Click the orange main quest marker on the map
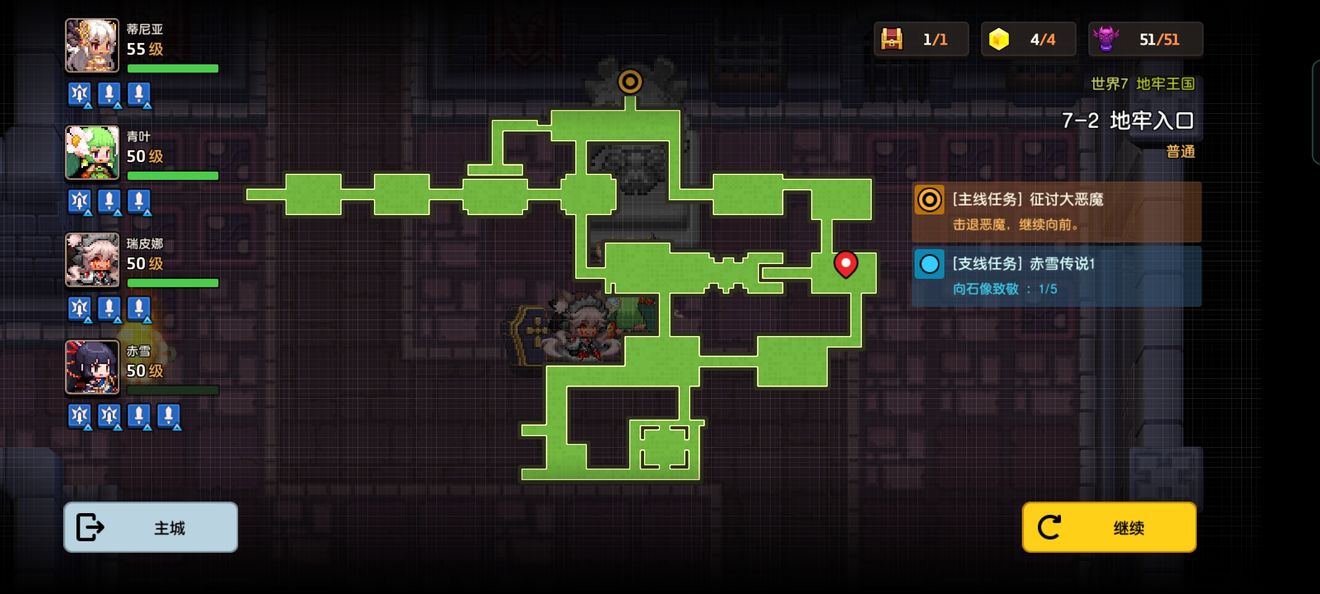The width and height of the screenshot is (1320, 594). [630, 81]
